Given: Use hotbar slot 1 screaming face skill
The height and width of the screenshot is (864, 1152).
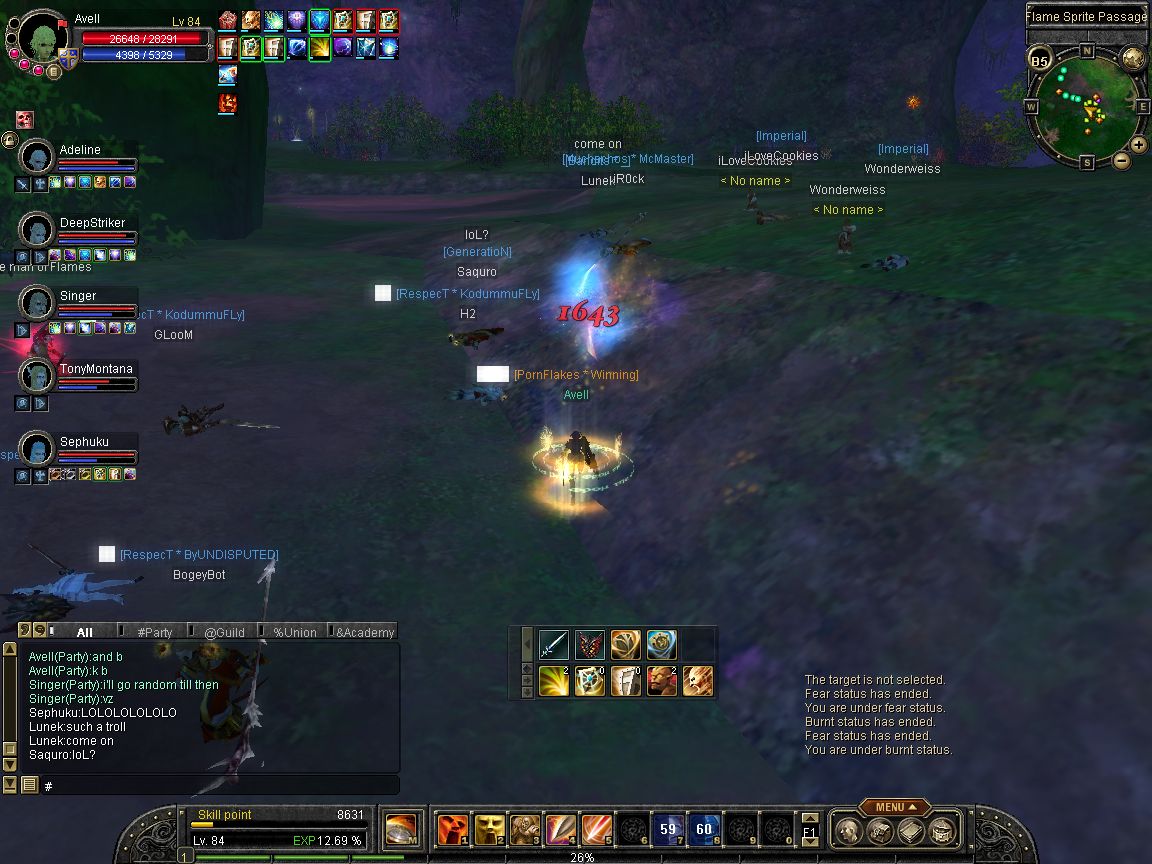Looking at the screenshot, I should pyautogui.click(x=452, y=830).
